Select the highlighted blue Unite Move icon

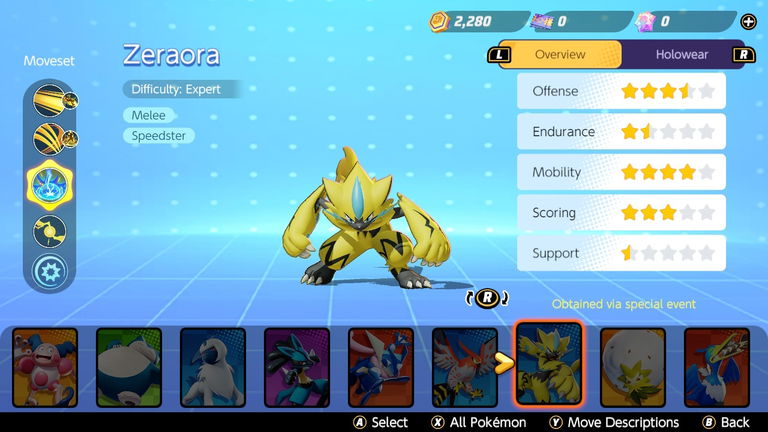[50, 184]
